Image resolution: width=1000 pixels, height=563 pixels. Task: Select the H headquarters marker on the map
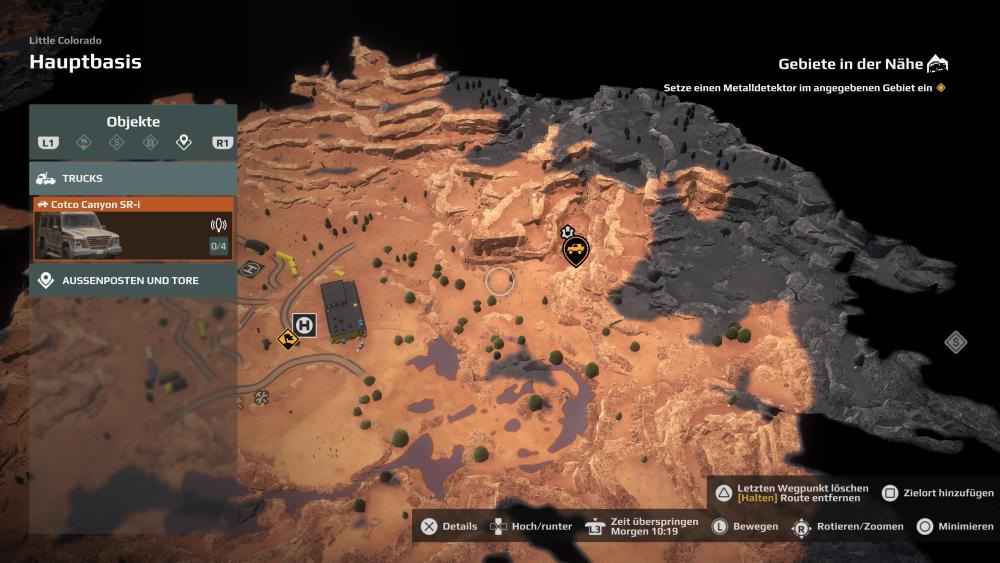pos(304,325)
